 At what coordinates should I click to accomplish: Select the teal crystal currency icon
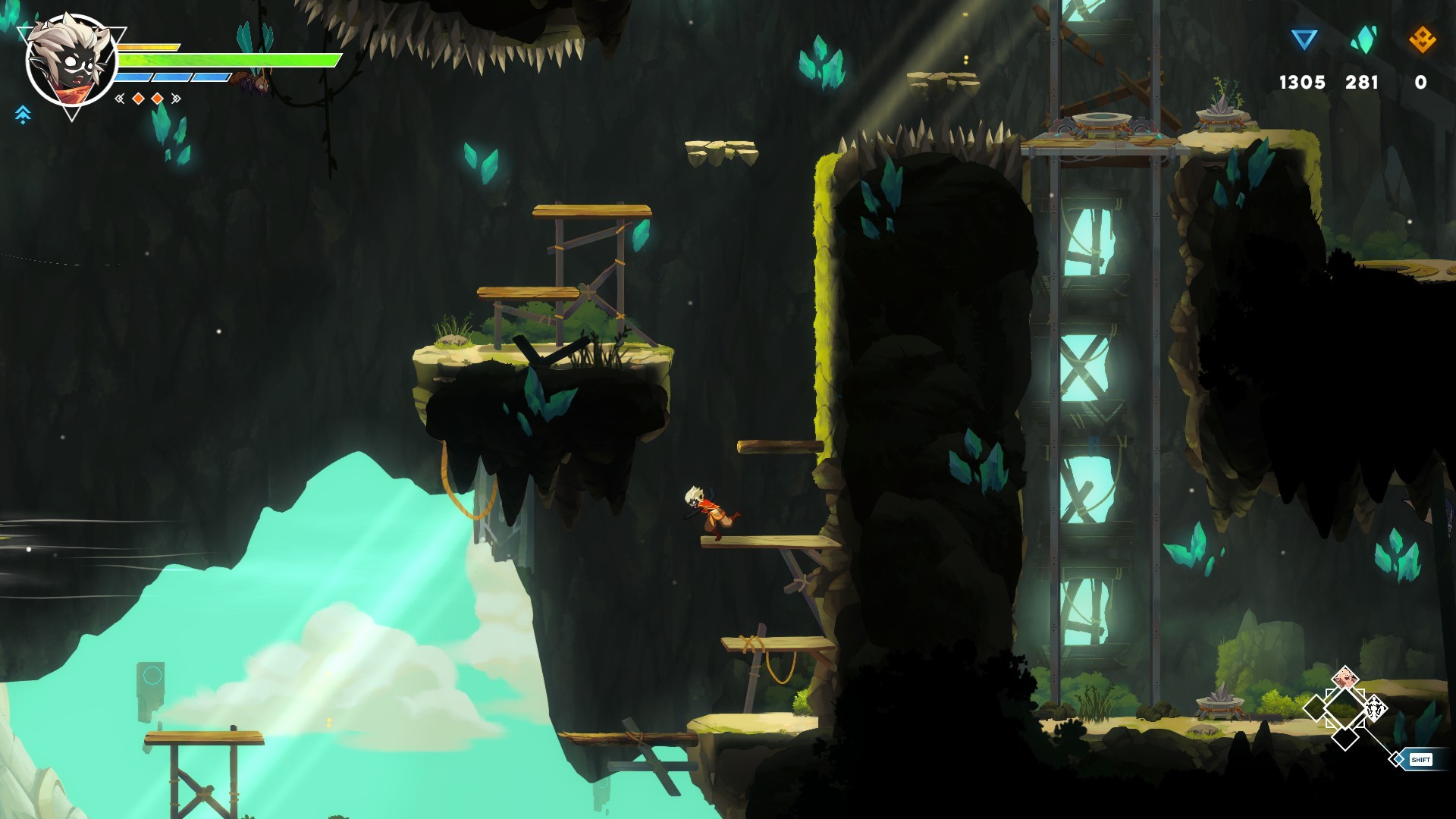tap(1363, 39)
